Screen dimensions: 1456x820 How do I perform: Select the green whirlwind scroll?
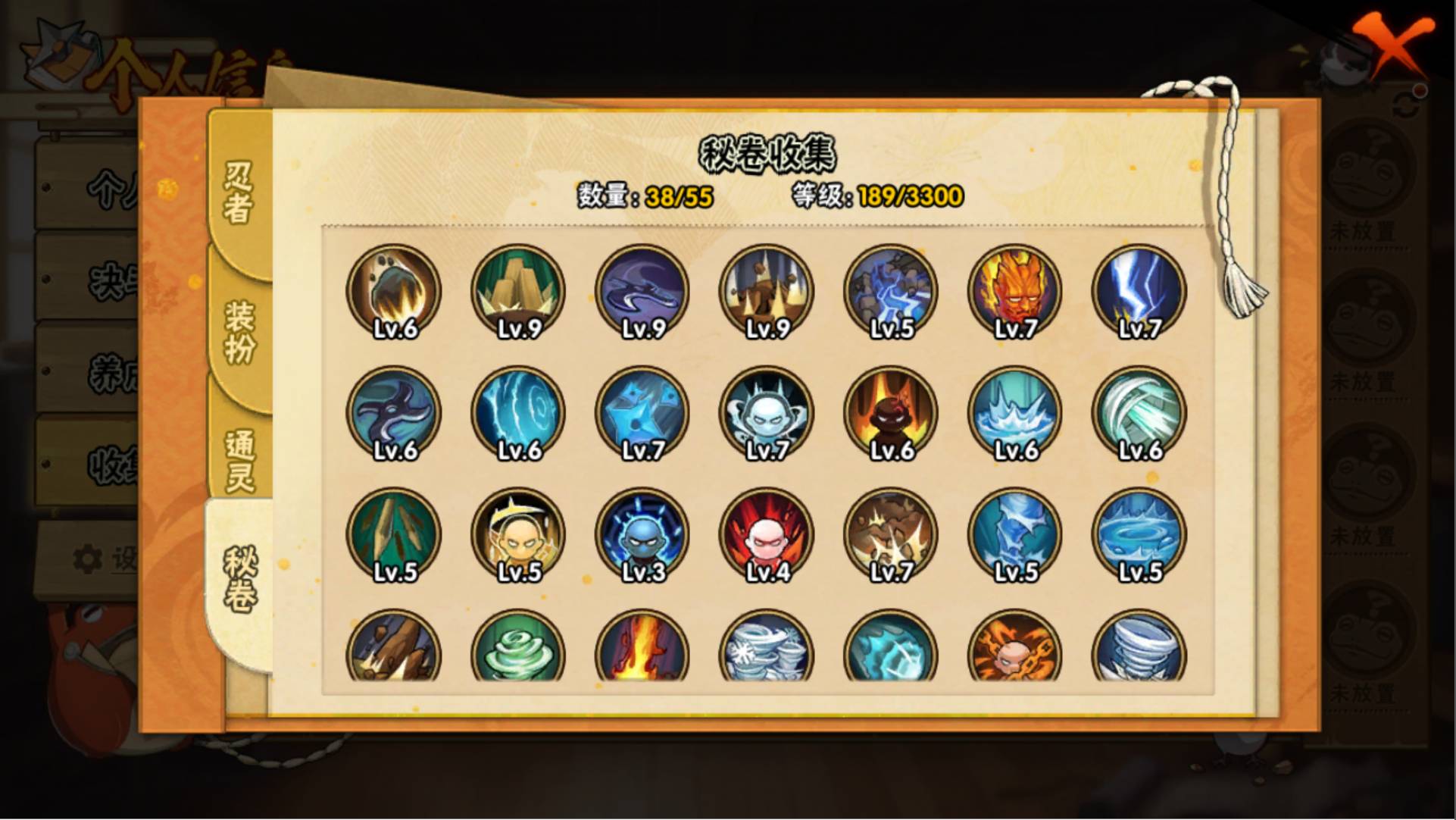[x=518, y=648]
